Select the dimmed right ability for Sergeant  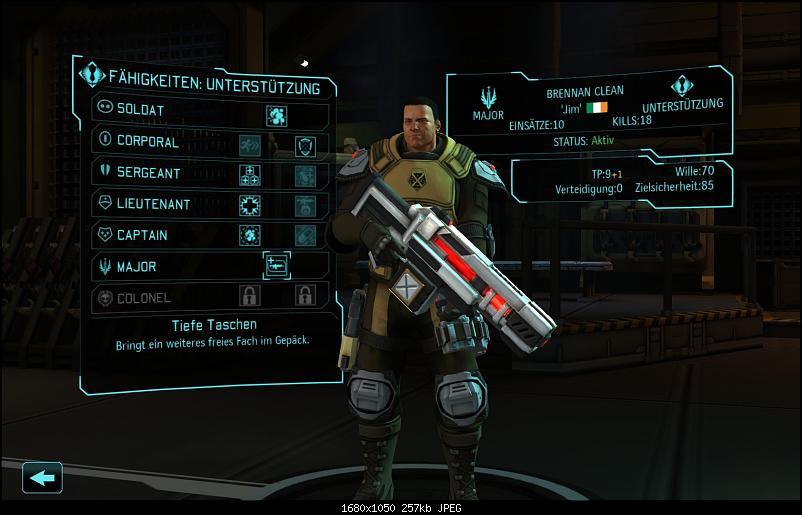305,176
